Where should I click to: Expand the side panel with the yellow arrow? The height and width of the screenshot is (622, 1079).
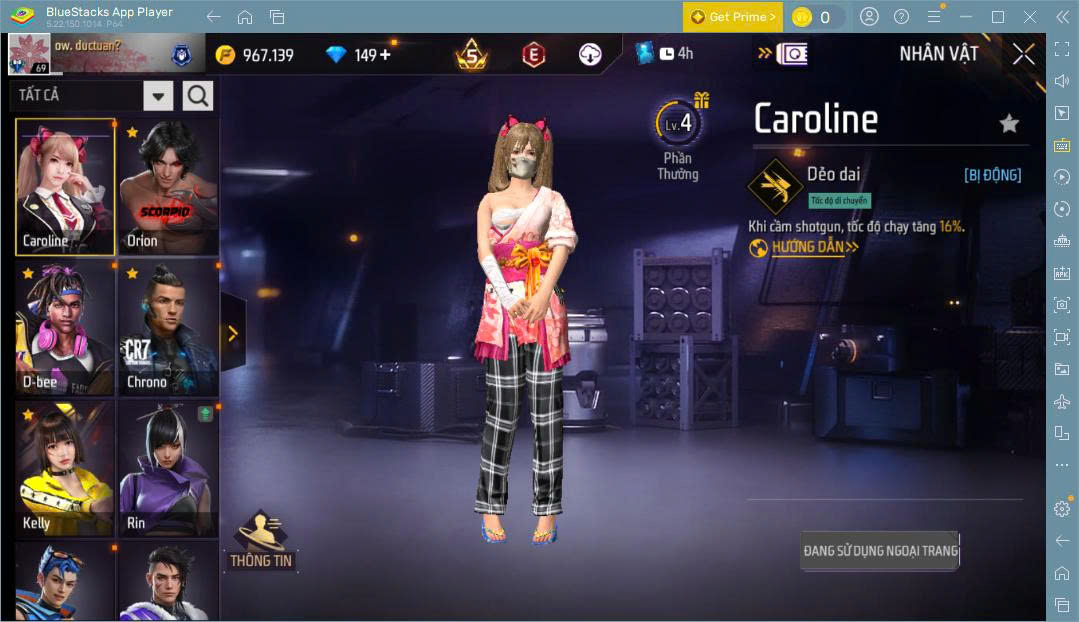tap(232, 333)
